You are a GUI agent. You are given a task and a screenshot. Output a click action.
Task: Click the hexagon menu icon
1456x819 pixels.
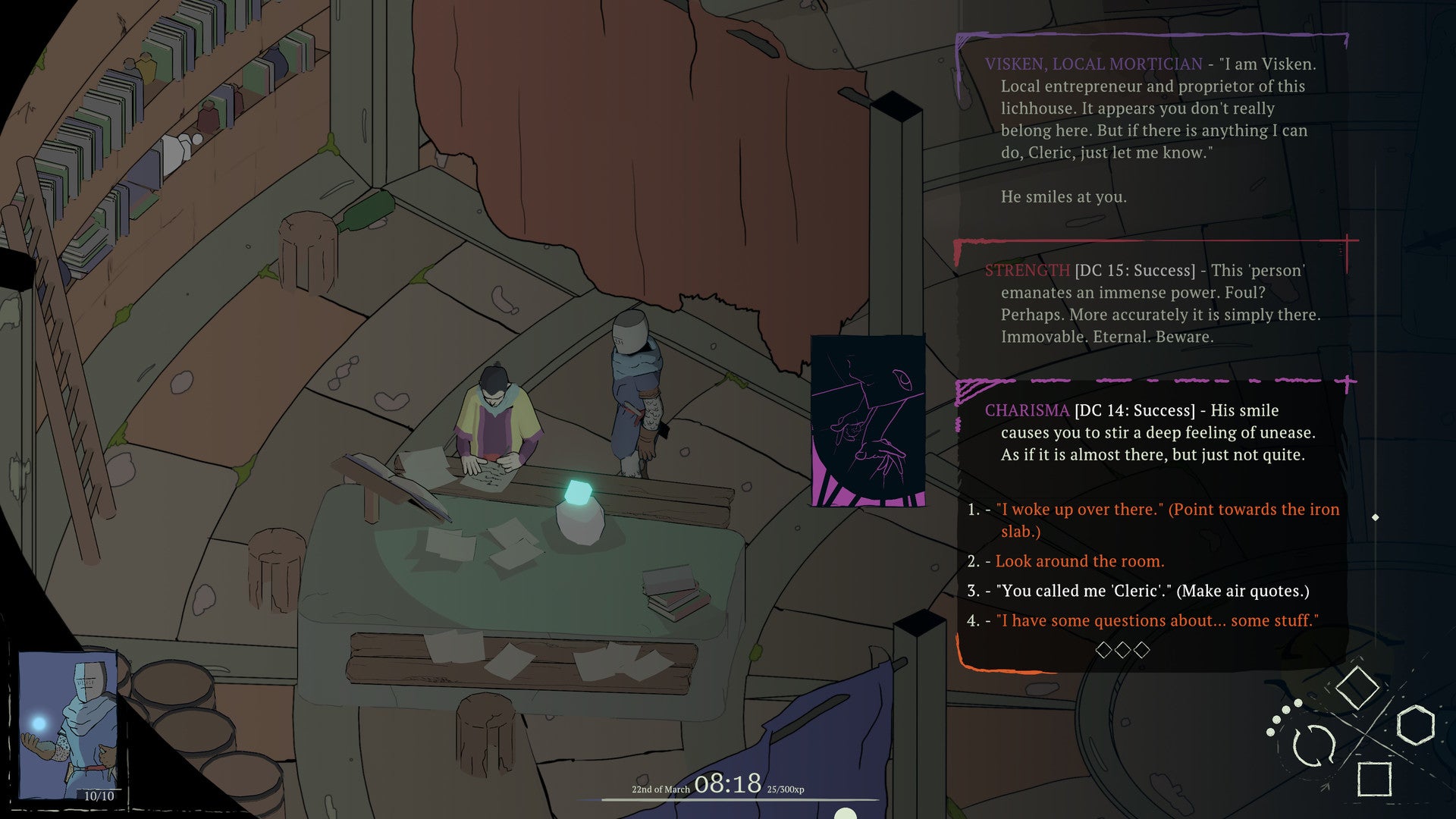(1415, 725)
